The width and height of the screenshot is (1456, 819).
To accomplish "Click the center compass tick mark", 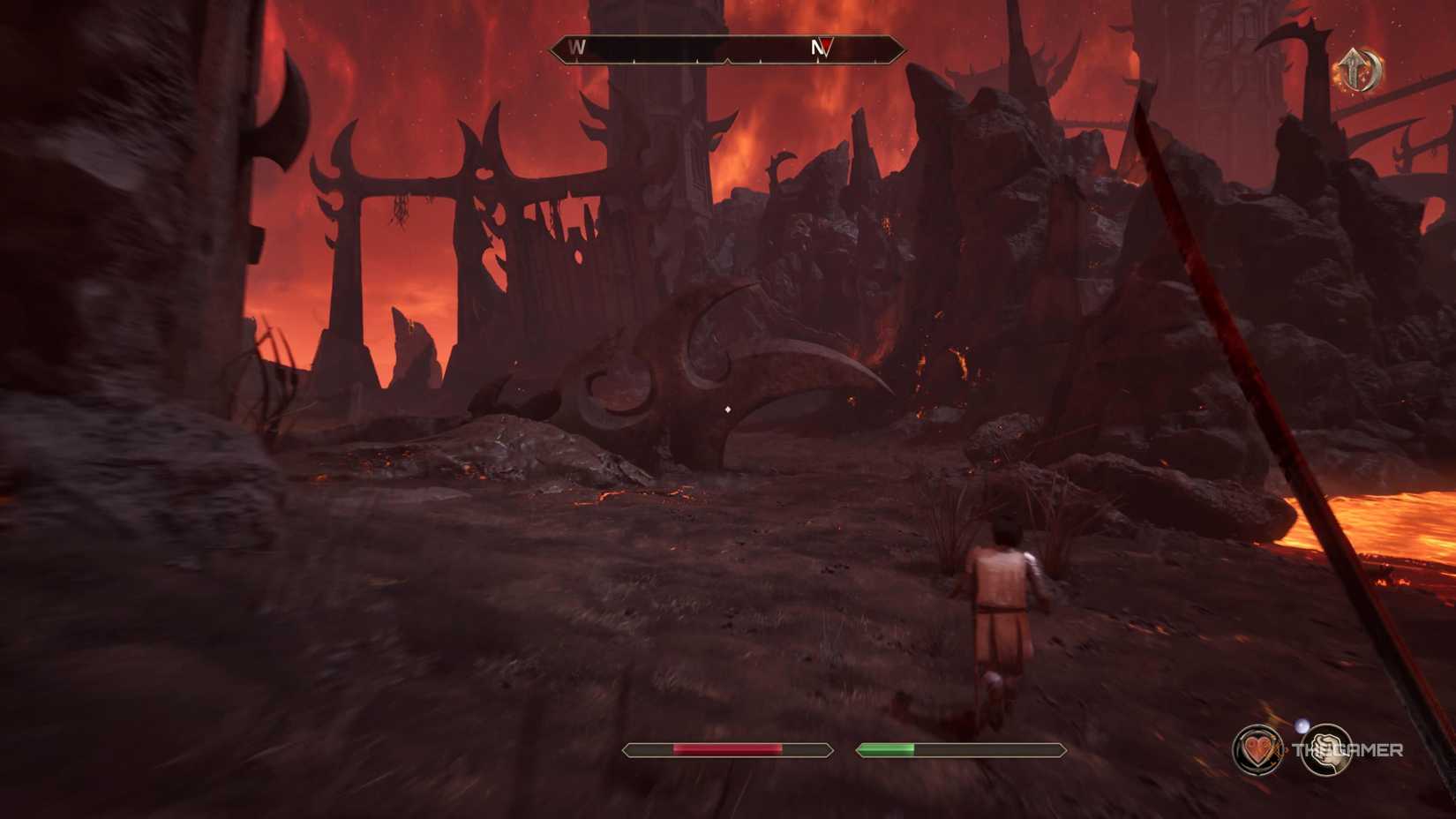I will 727,60.
